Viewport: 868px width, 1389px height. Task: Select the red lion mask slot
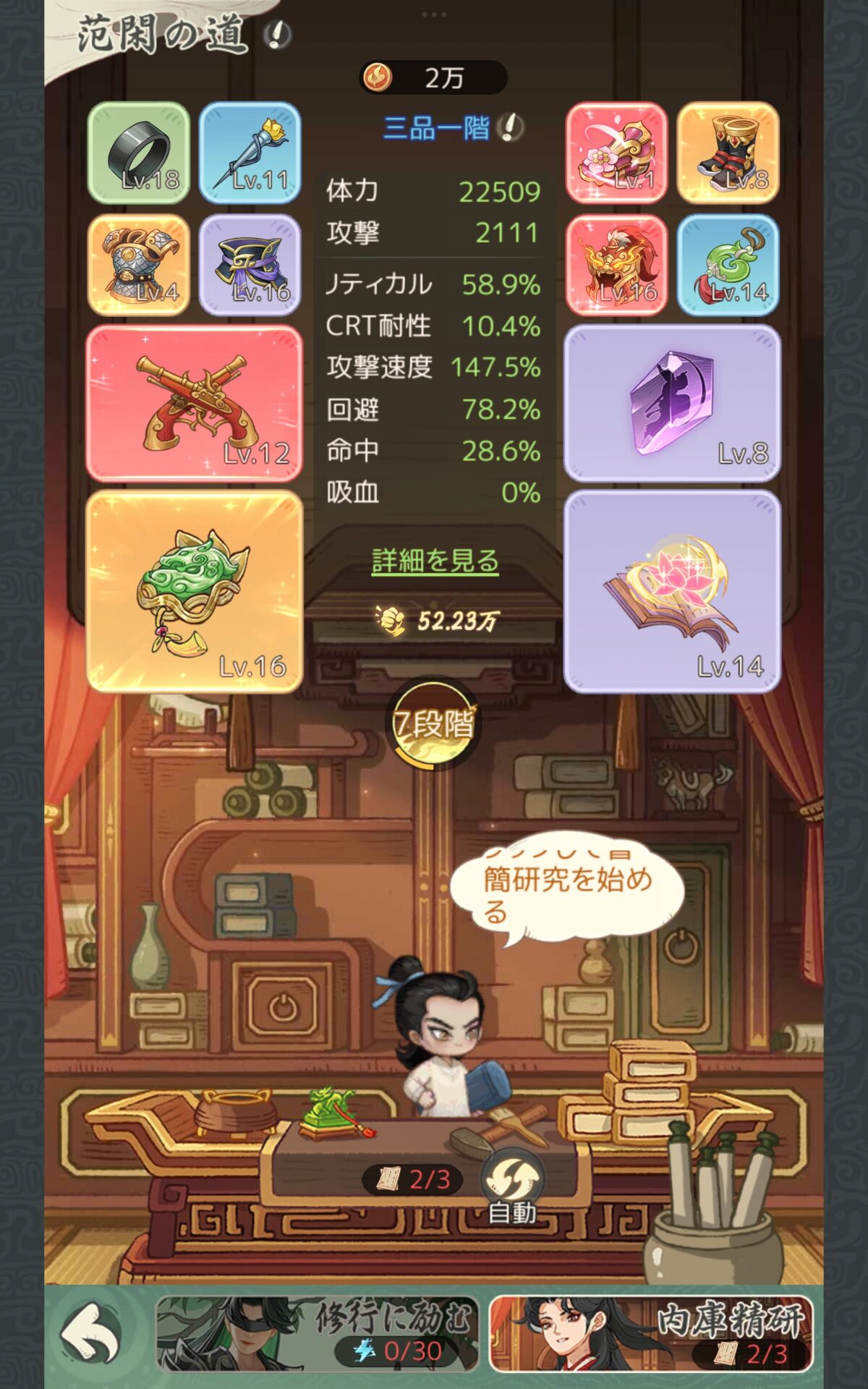[616, 265]
